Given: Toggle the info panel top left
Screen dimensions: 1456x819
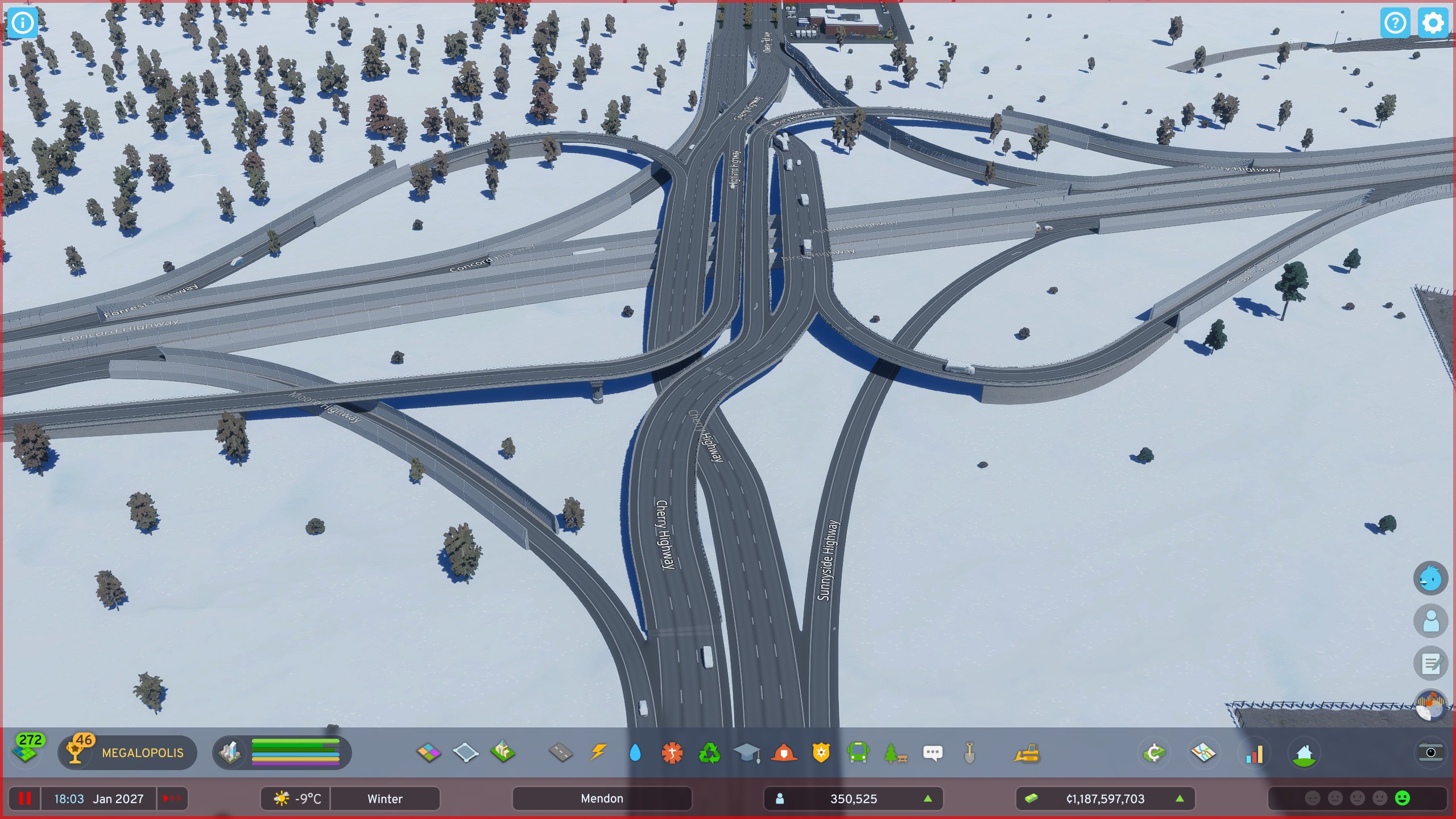Looking at the screenshot, I should [23, 23].
